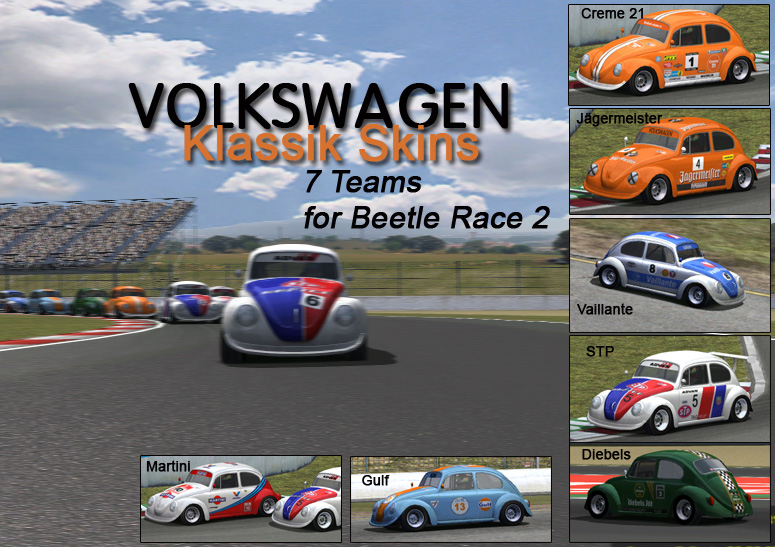Open the Vaillante skin thumbnail

point(670,274)
